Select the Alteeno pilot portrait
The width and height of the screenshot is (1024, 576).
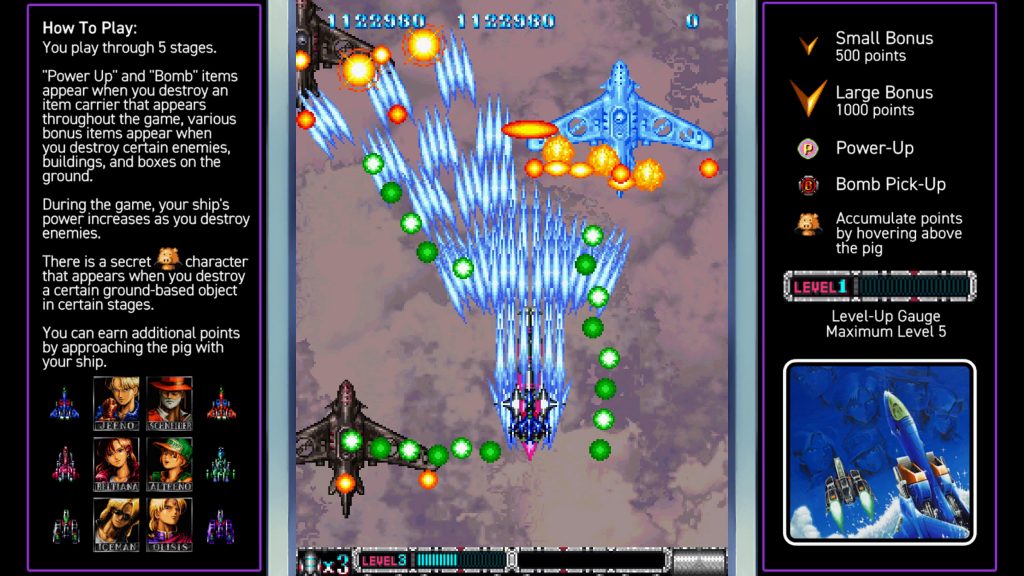(x=170, y=462)
